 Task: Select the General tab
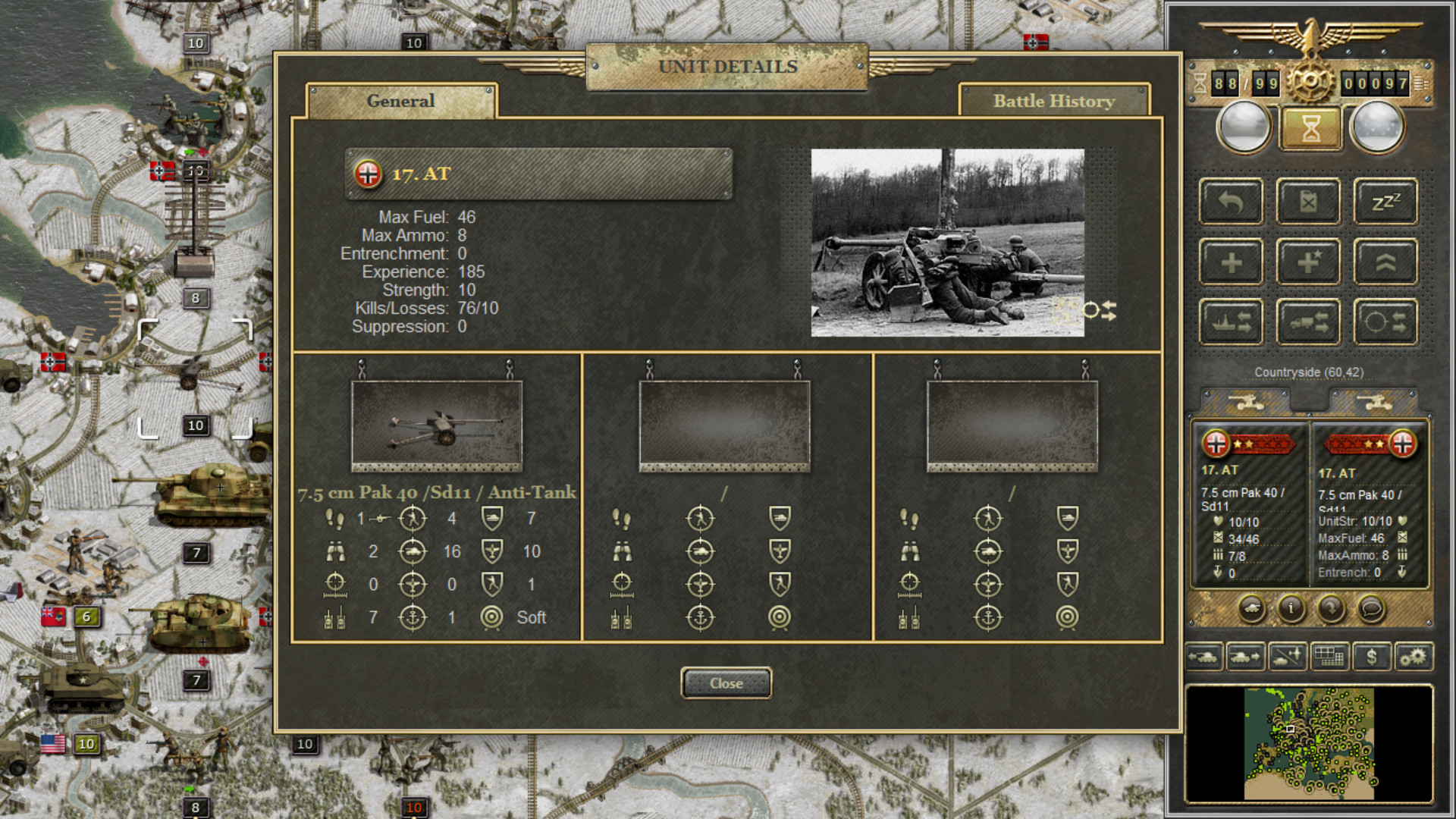tap(400, 101)
